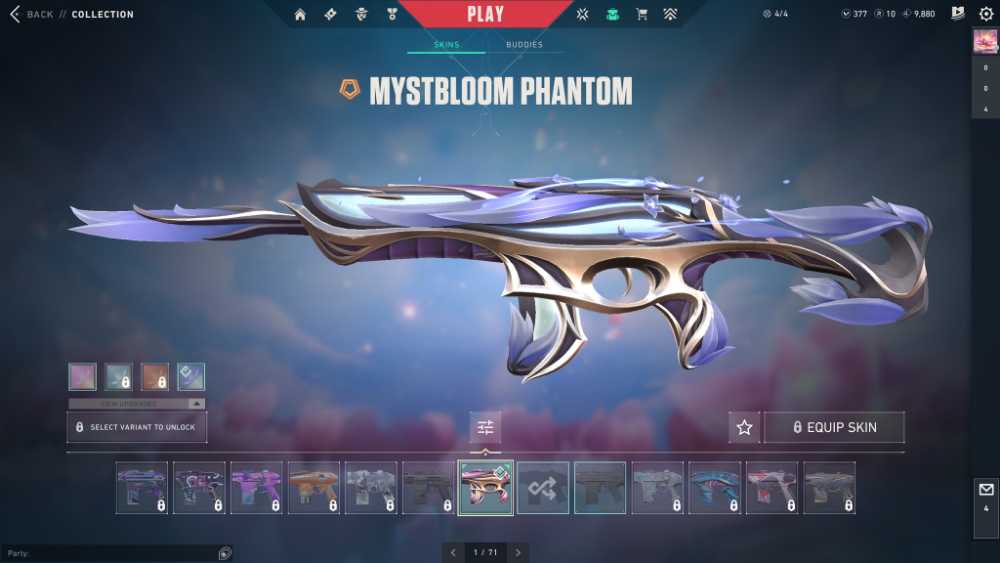This screenshot has width=1000, height=563.
Task: Open the store cart icon
Action: pos(643,14)
